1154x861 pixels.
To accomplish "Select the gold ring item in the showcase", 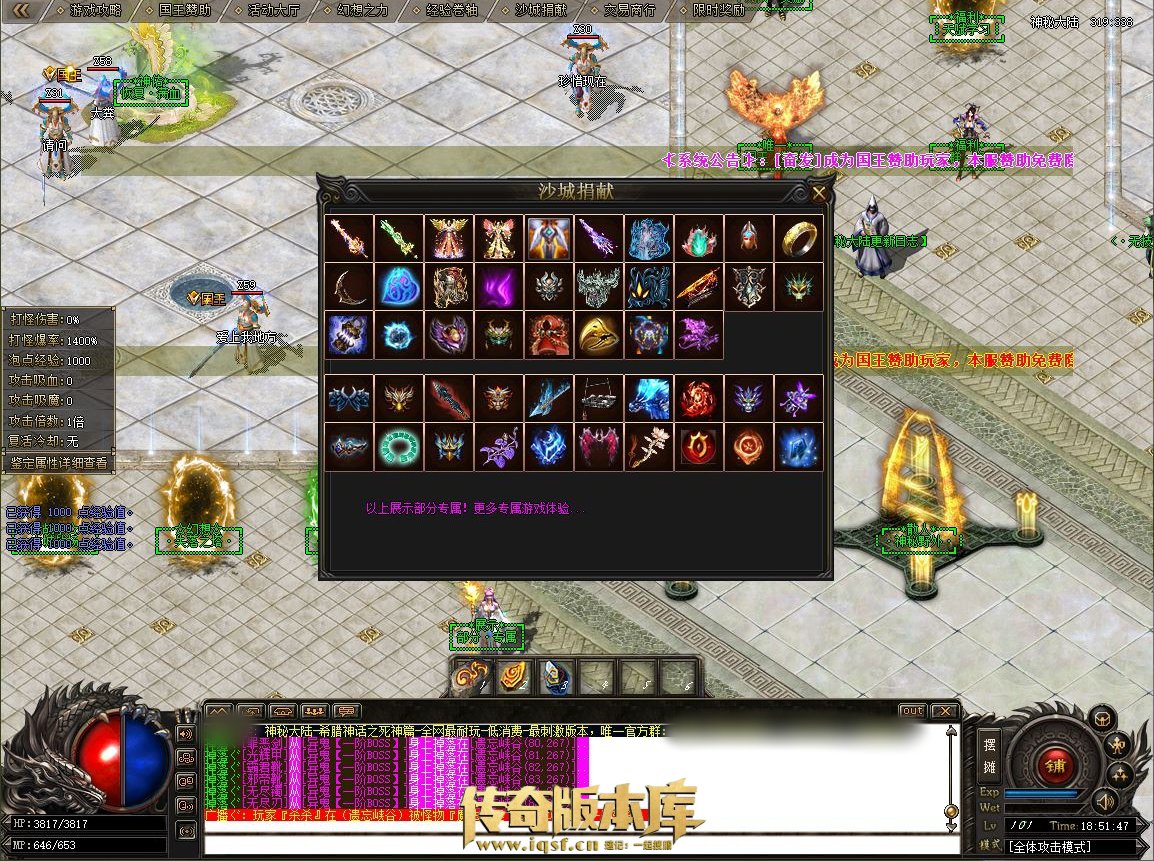I will pyautogui.click(x=799, y=238).
